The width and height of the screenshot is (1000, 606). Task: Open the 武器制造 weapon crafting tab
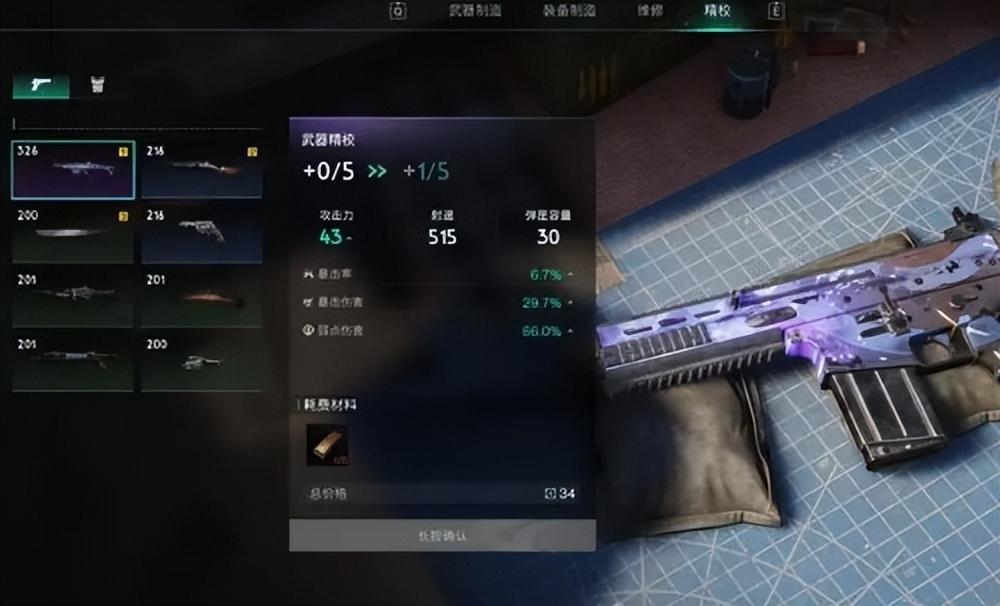click(475, 11)
